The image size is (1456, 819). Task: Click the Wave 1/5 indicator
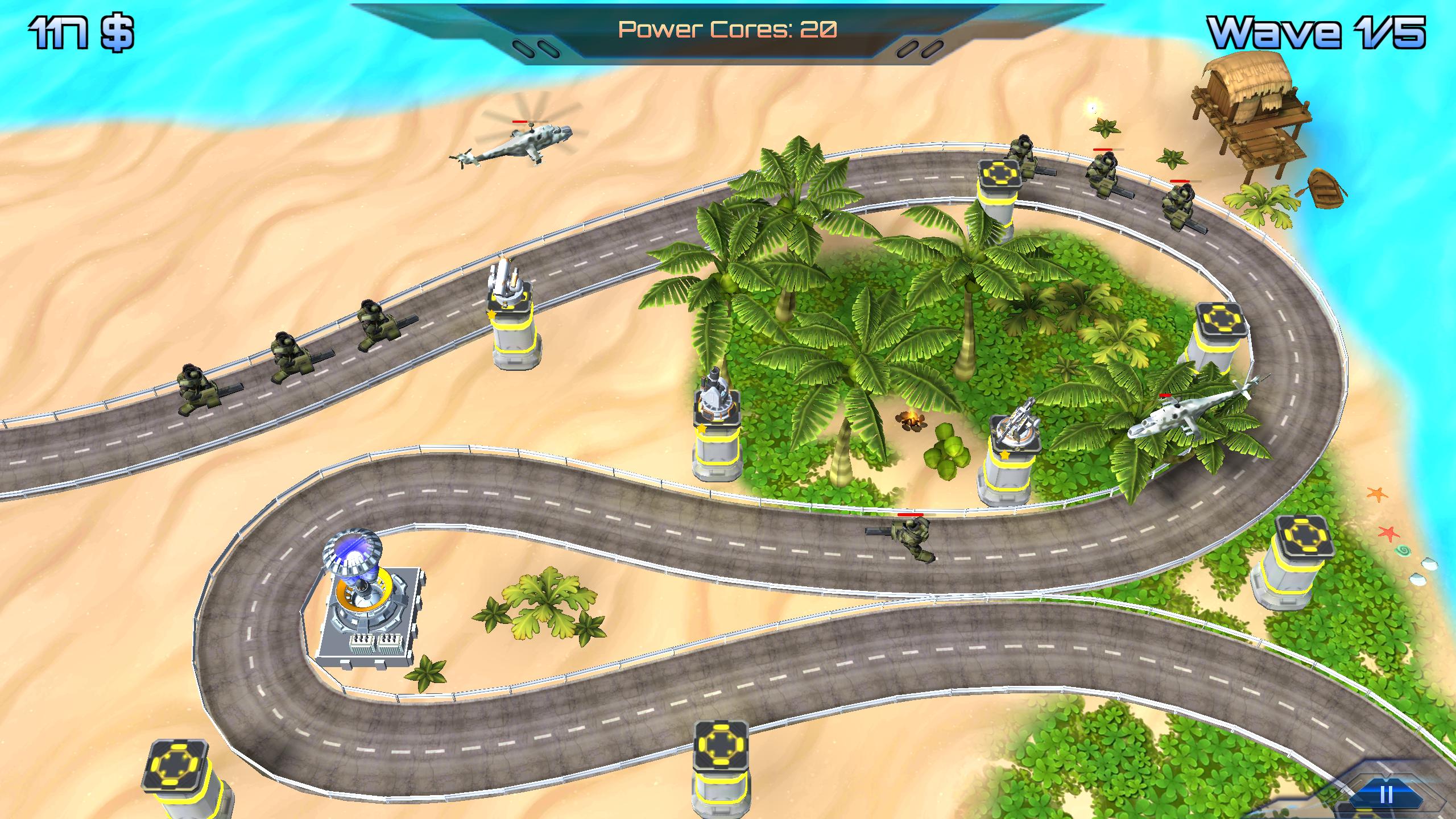(1339, 34)
